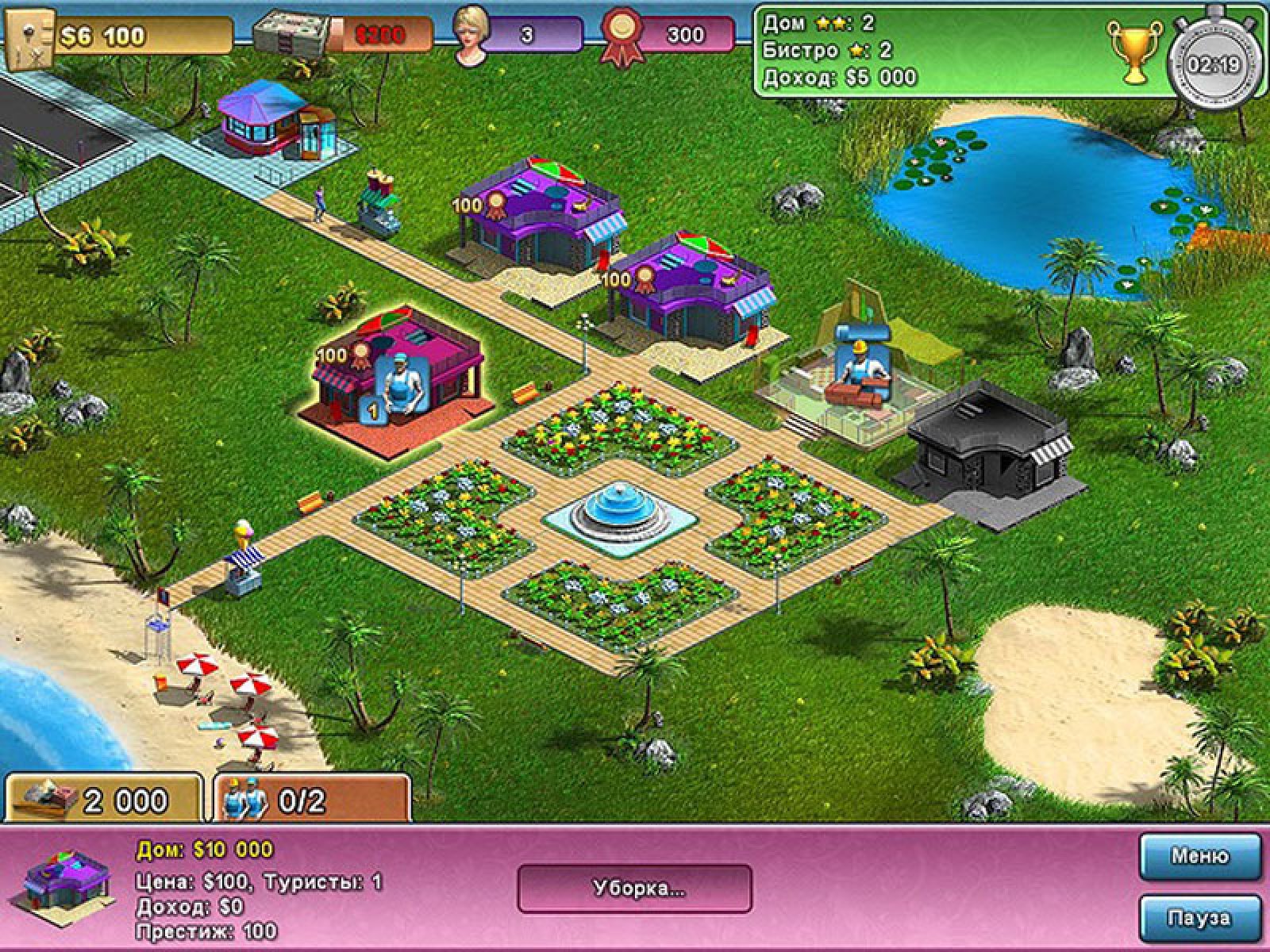
Task: Click the Уборка... action button
Action: [634, 889]
